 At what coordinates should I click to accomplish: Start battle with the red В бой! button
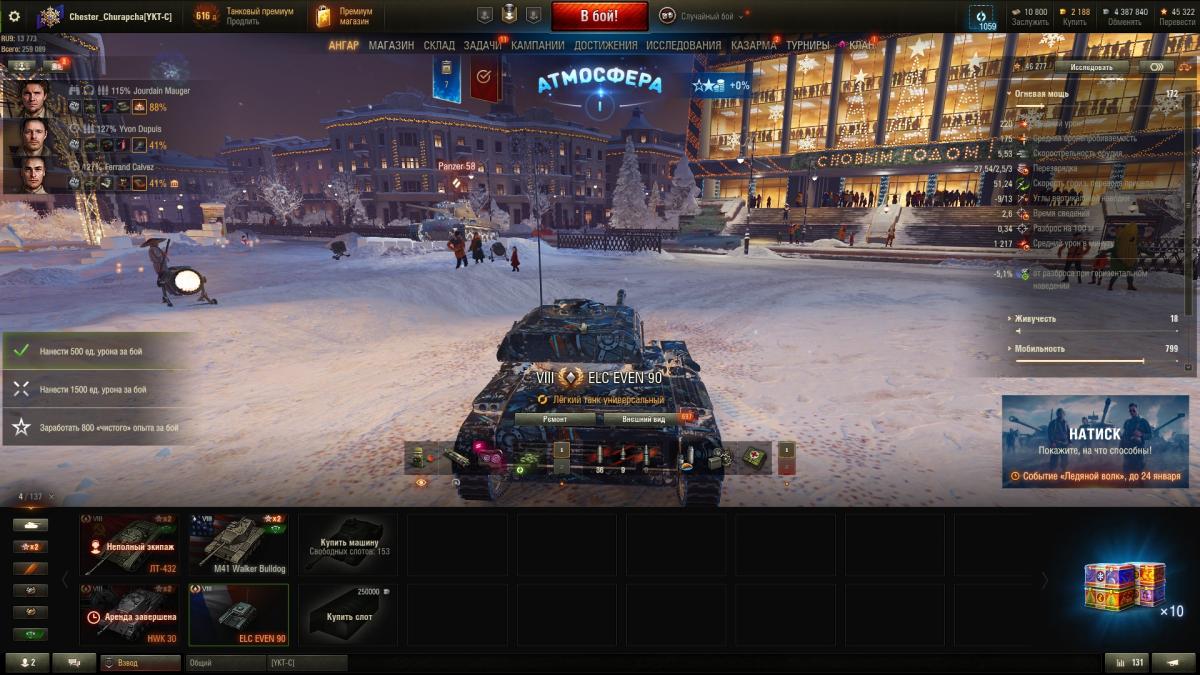click(x=599, y=16)
